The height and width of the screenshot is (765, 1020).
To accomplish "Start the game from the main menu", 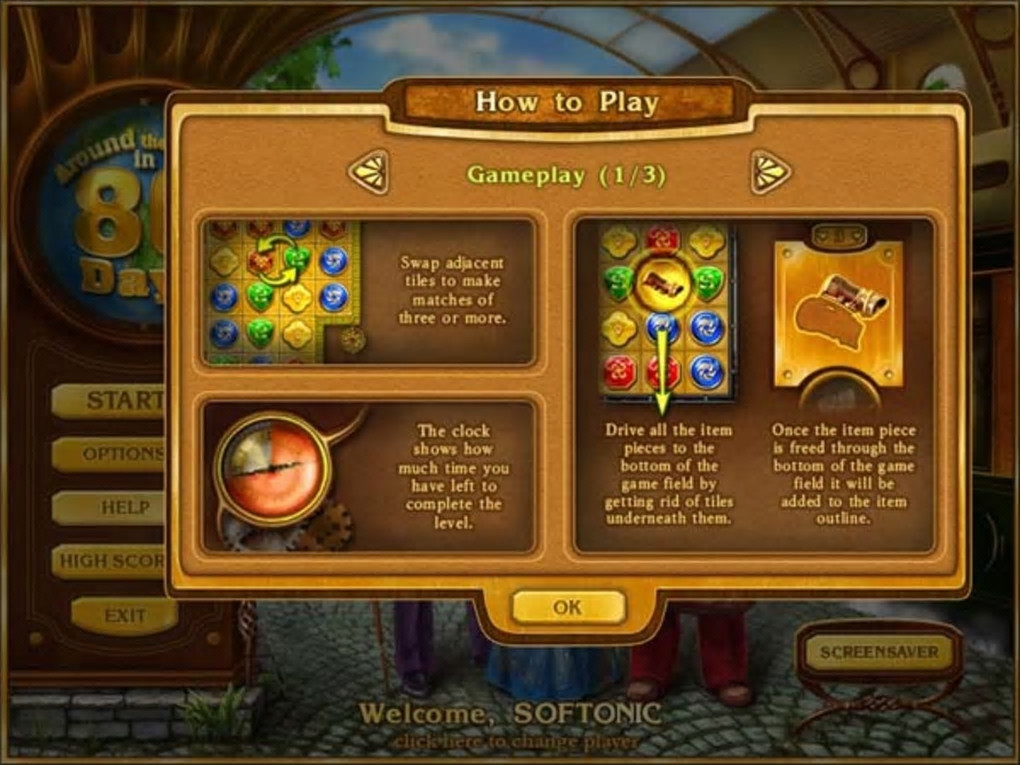I will pos(110,401).
